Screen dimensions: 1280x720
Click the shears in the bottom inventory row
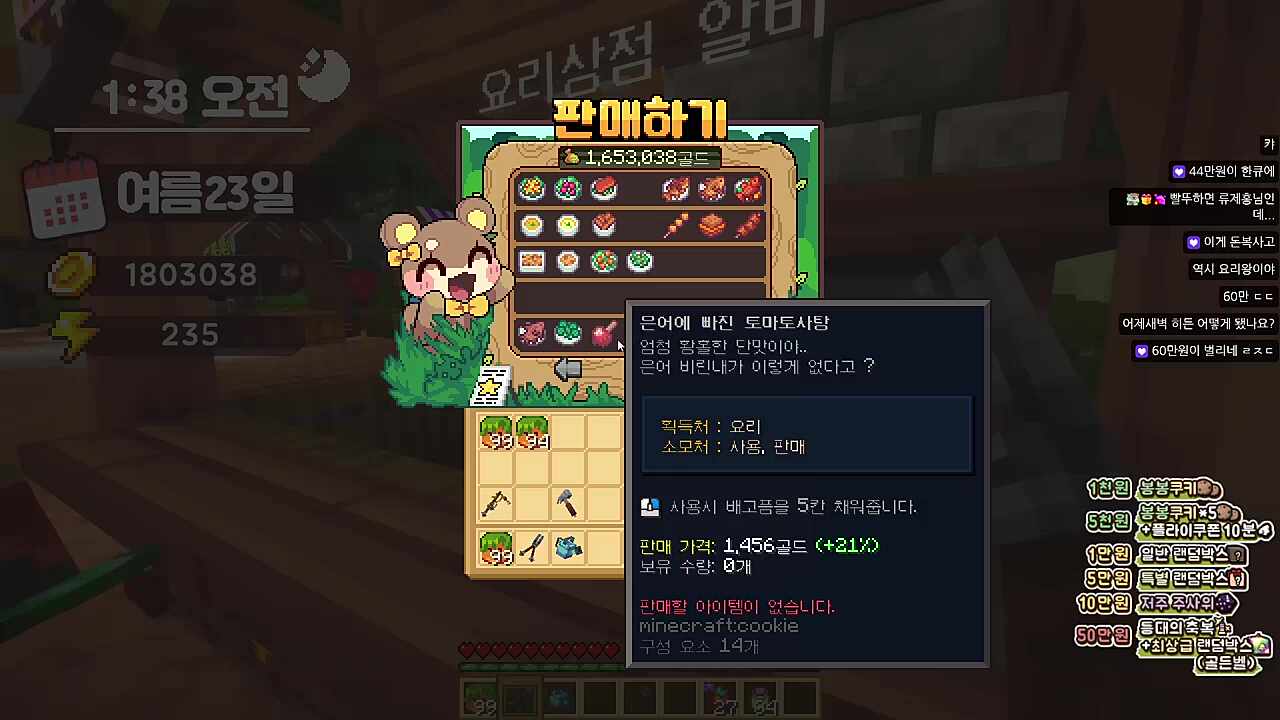[531, 547]
